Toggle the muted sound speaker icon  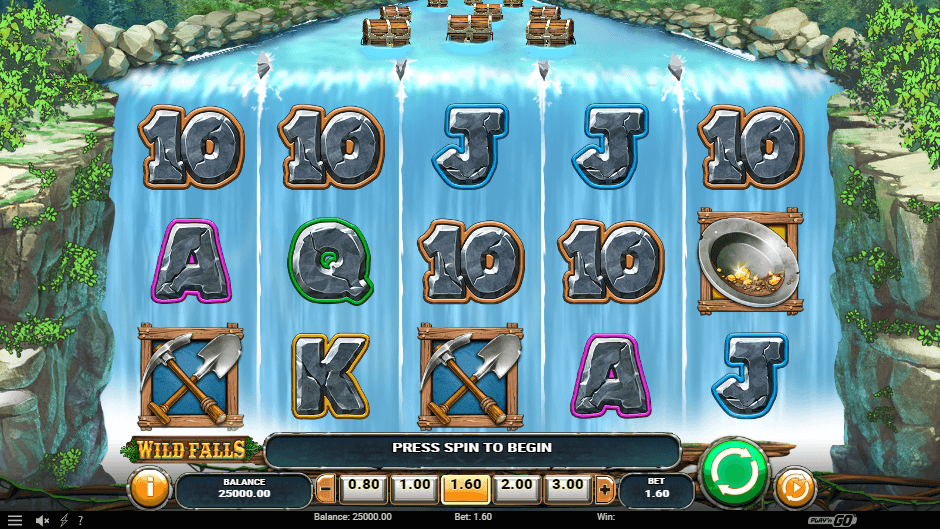[43, 520]
